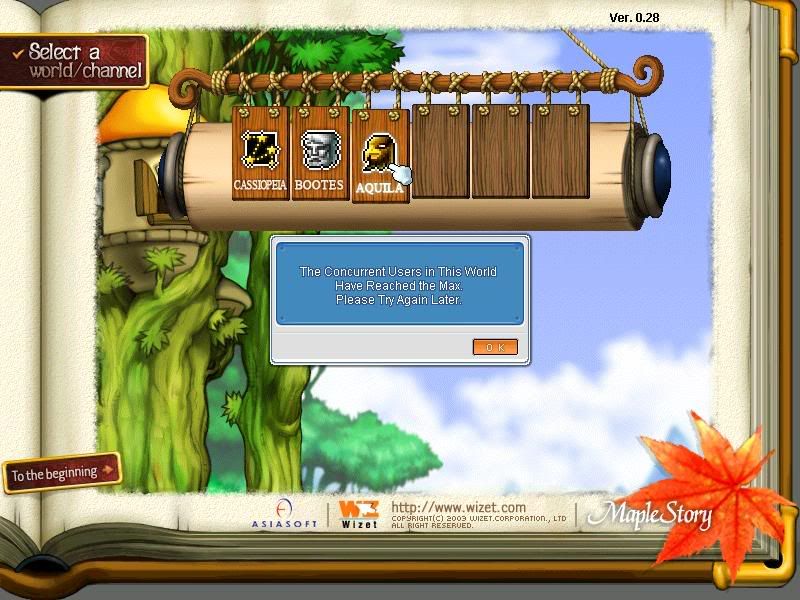Open the www.wizet.com link
The height and width of the screenshot is (600, 800).
click(x=458, y=508)
